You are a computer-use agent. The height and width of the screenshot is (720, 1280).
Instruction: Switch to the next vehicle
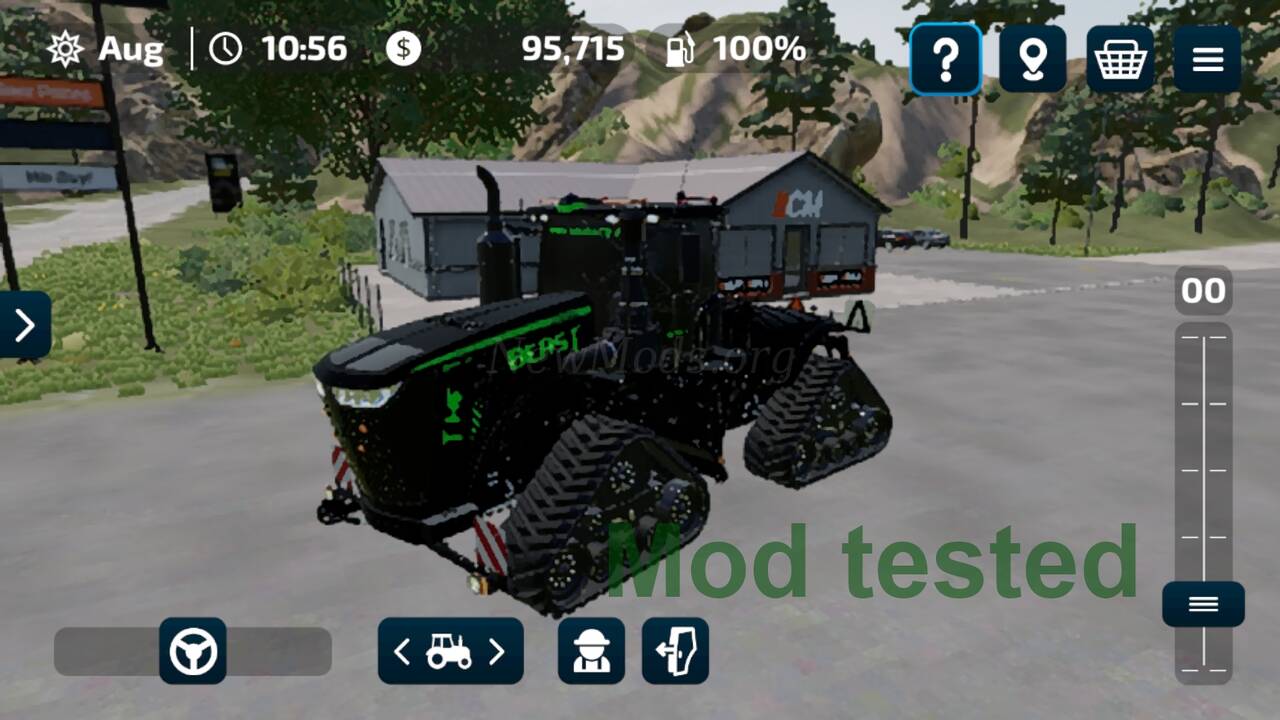coord(497,652)
